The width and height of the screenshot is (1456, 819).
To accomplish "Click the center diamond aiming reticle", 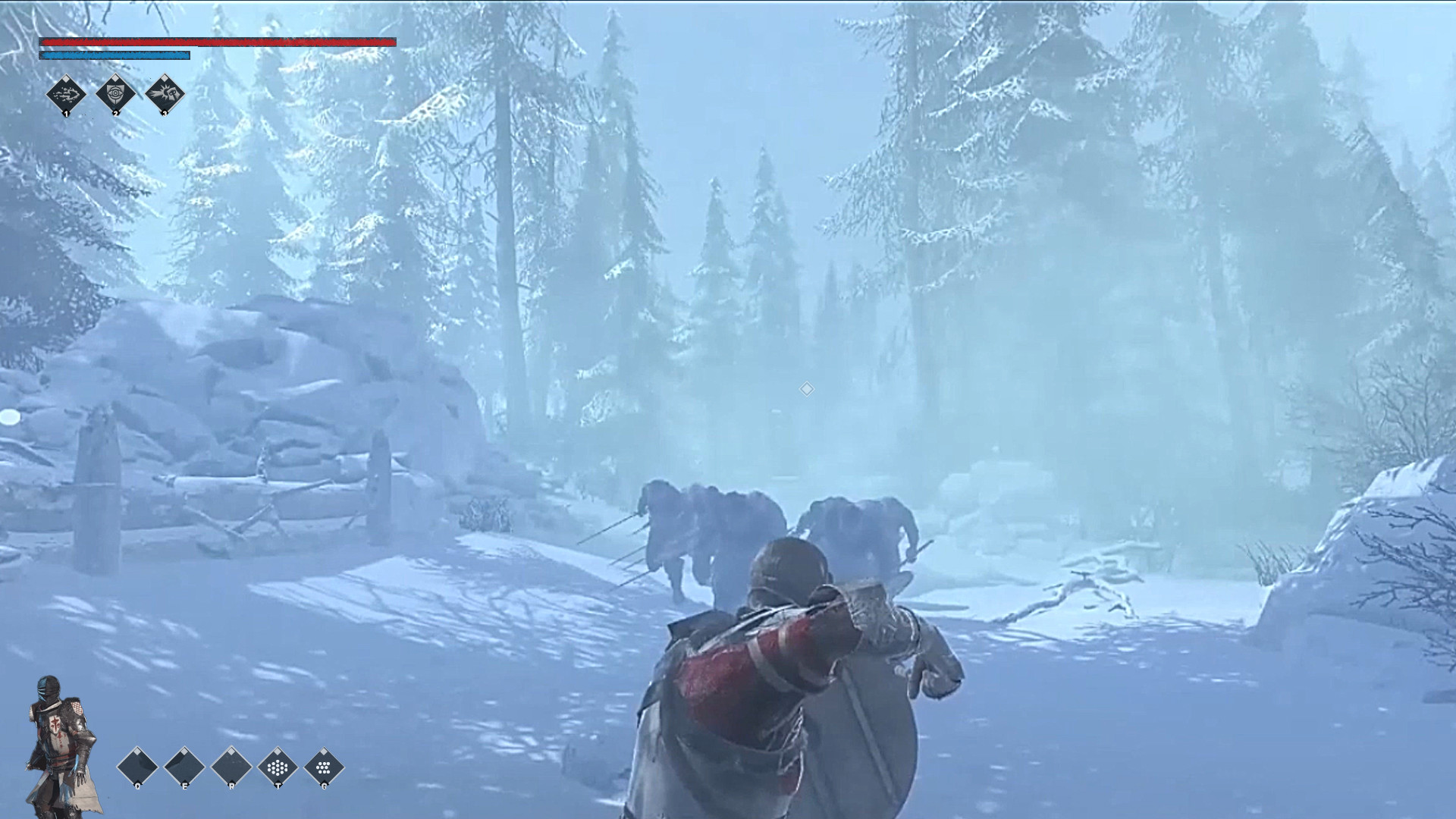I will point(806,390).
